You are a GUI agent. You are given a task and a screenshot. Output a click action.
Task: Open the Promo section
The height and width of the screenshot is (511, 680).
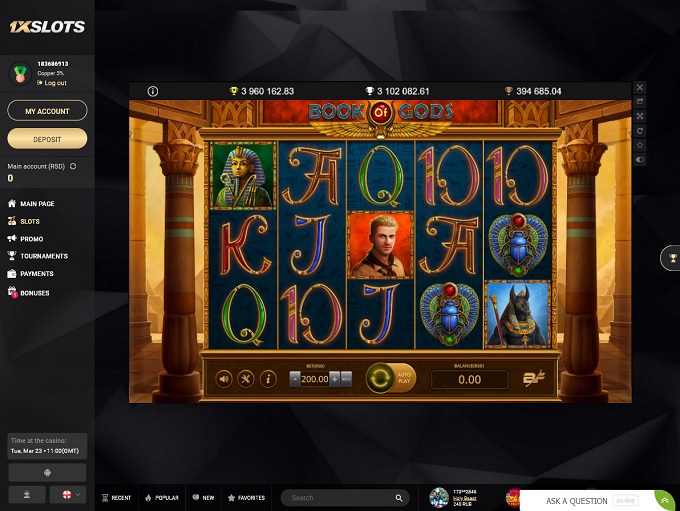pos(31,239)
